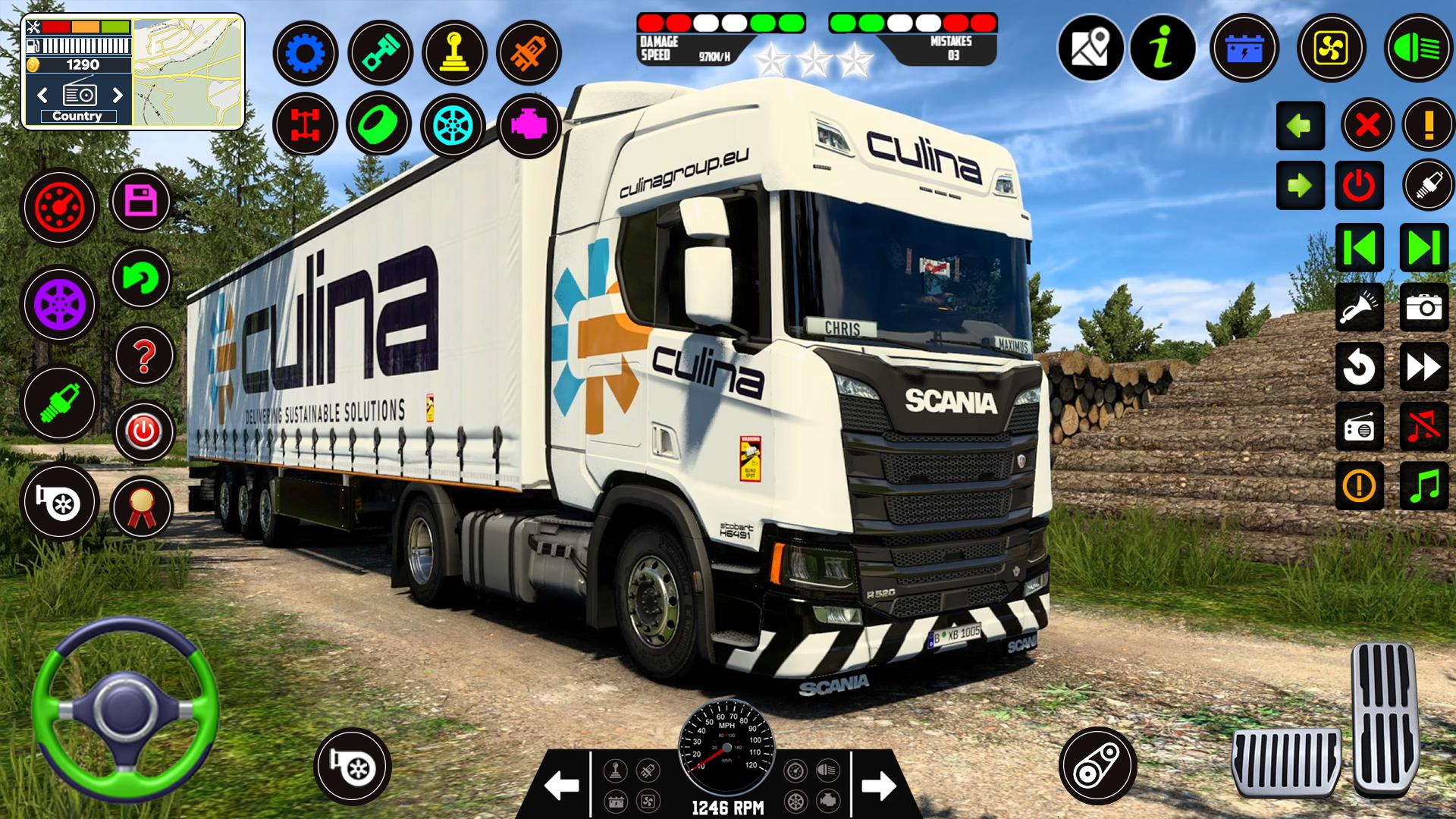Image resolution: width=1456 pixels, height=819 pixels.
Task: Mute music with the crossed note icon
Action: (1423, 426)
